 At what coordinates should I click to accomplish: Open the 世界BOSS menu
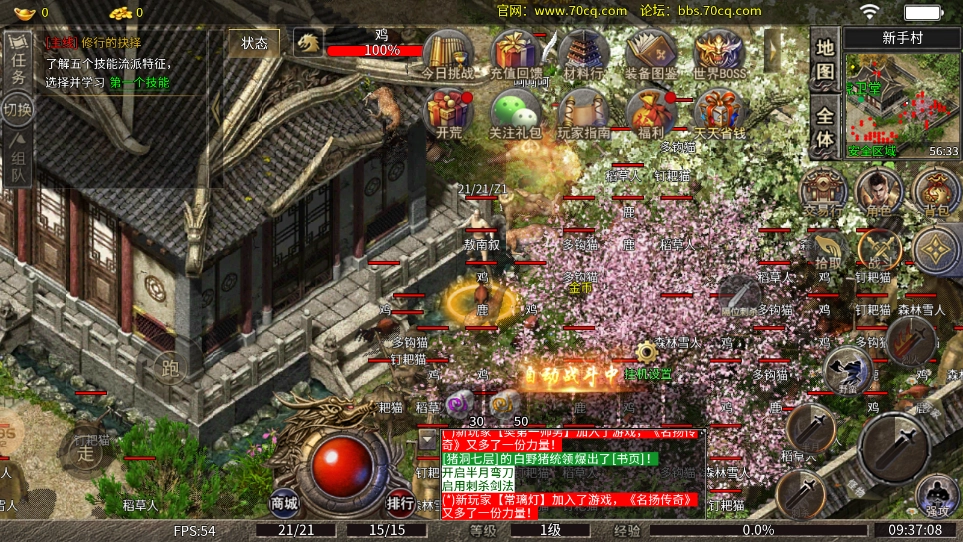click(719, 53)
